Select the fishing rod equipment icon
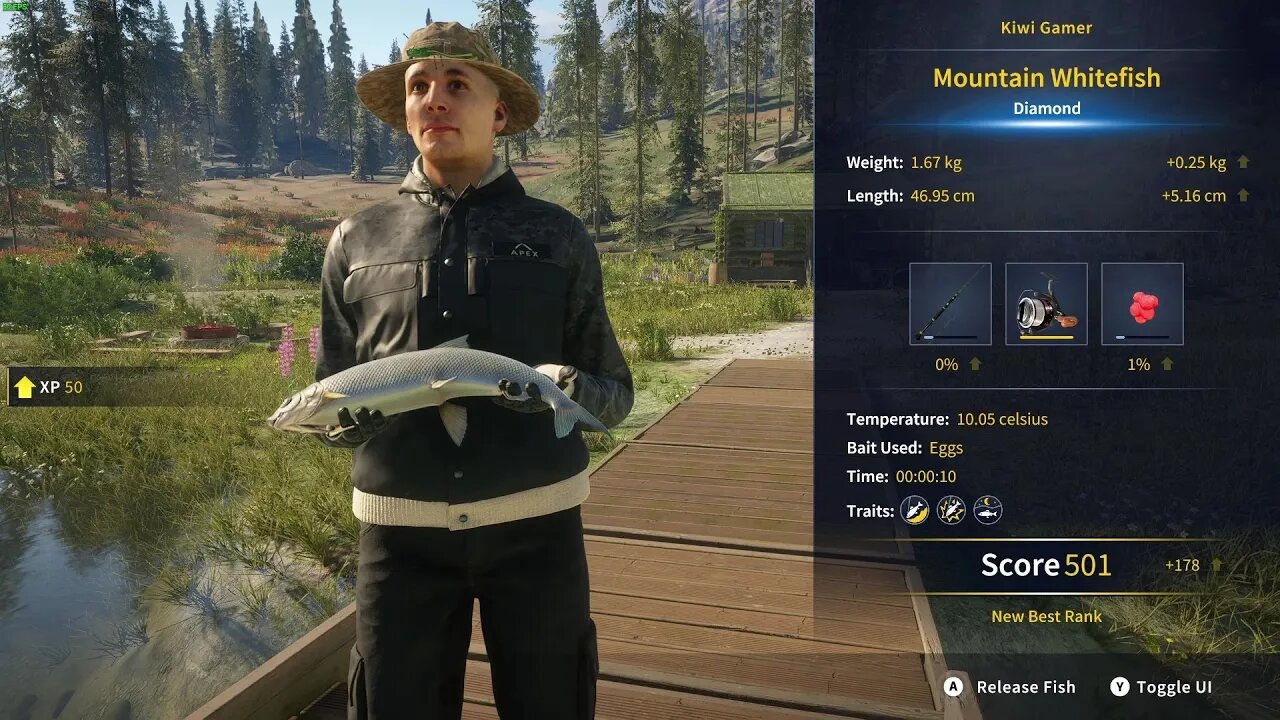1280x720 pixels. click(948, 303)
